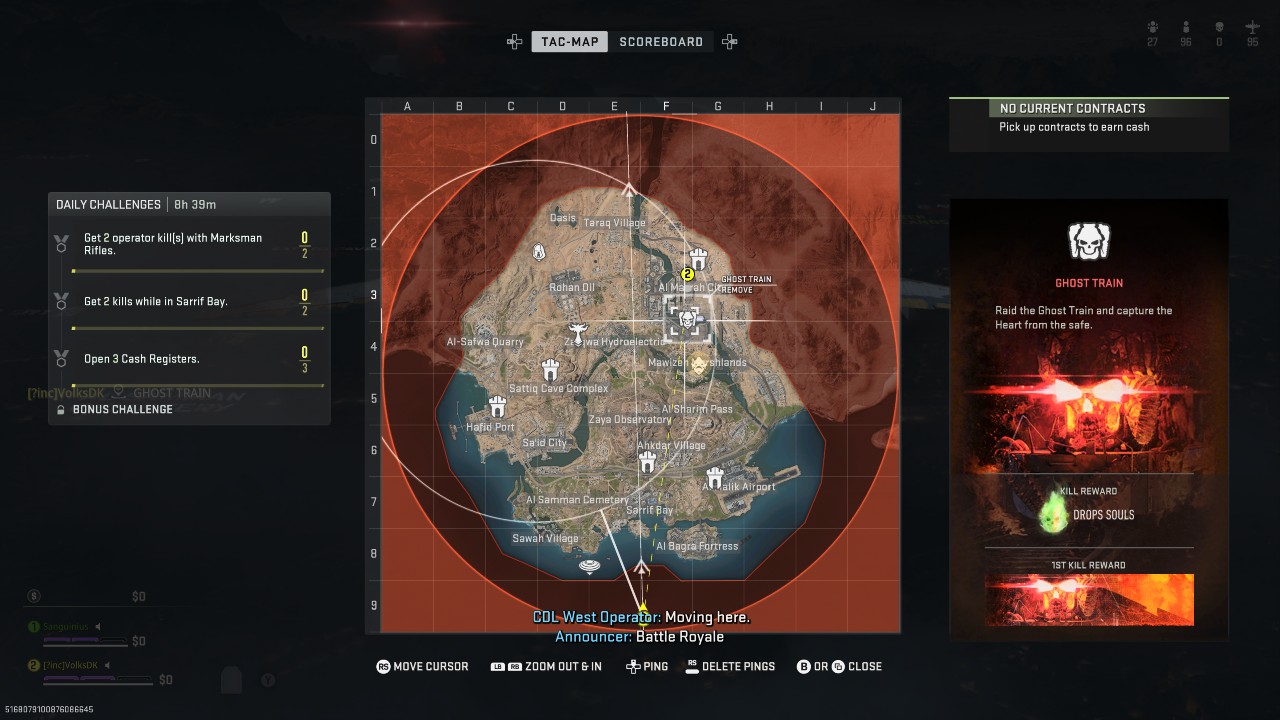The width and height of the screenshot is (1280, 720).
Task: Click the player count icon showing 27
Action: tap(1152, 27)
